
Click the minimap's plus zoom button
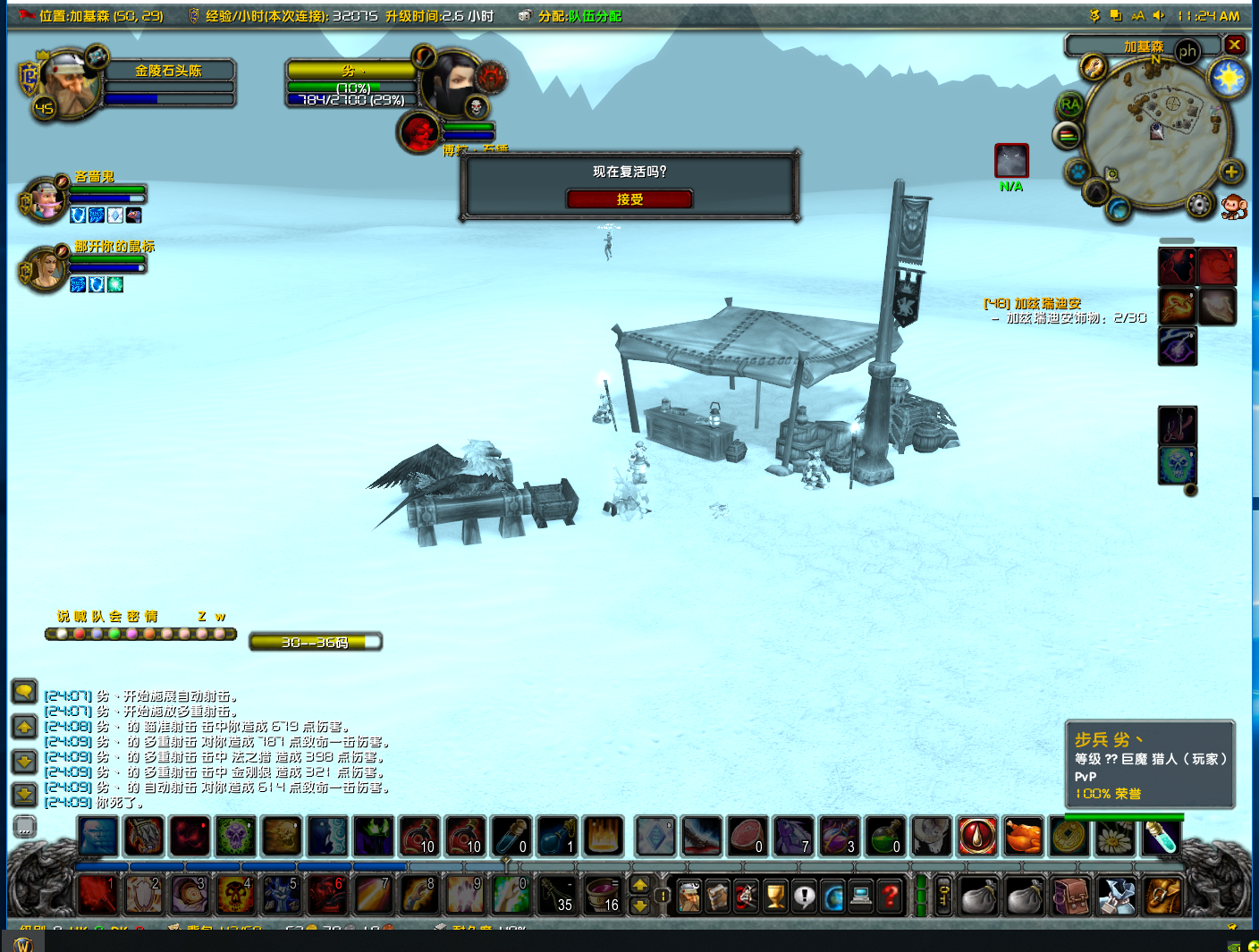click(x=1231, y=172)
